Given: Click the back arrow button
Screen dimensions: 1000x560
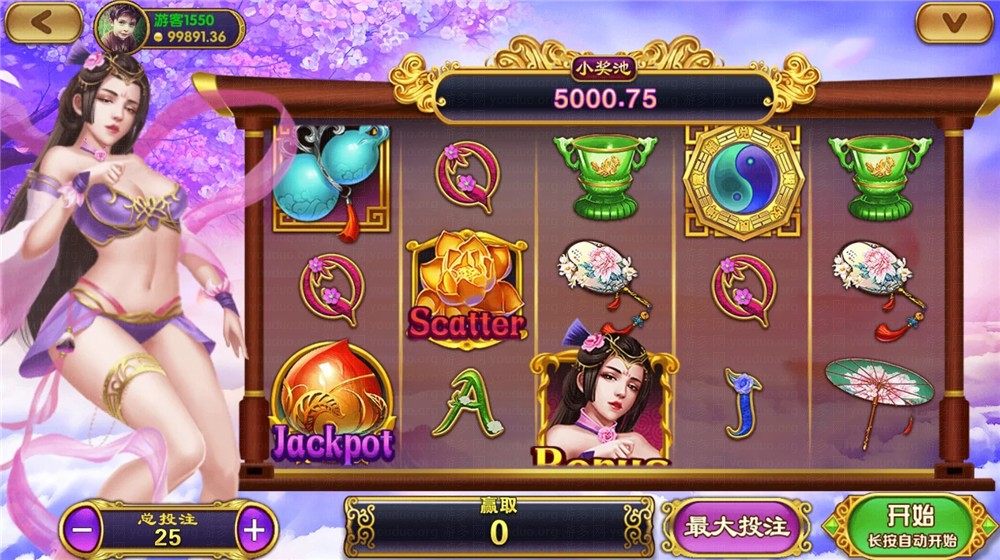Looking at the screenshot, I should click(43, 22).
